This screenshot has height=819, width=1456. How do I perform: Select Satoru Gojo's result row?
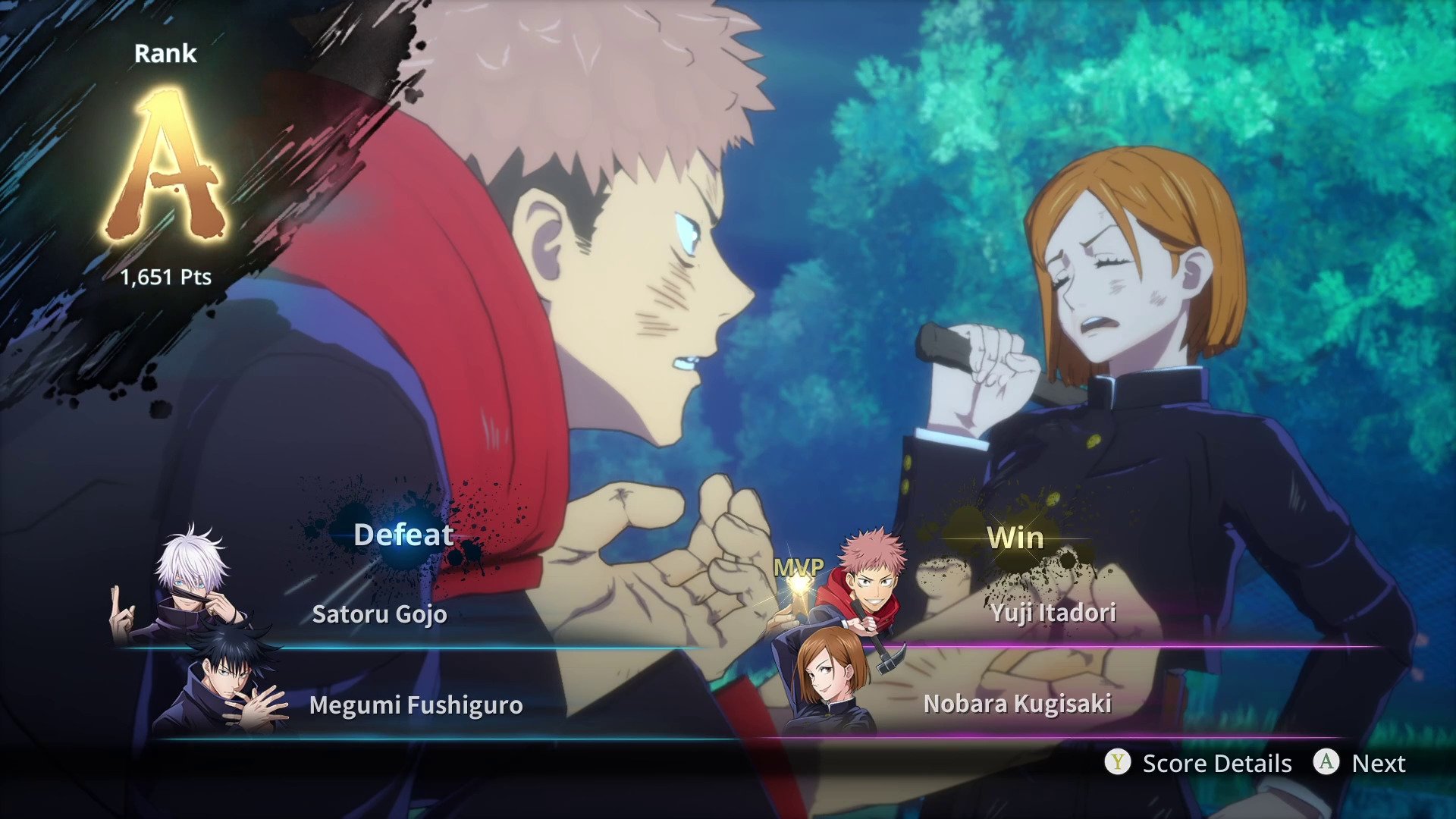pos(379,613)
